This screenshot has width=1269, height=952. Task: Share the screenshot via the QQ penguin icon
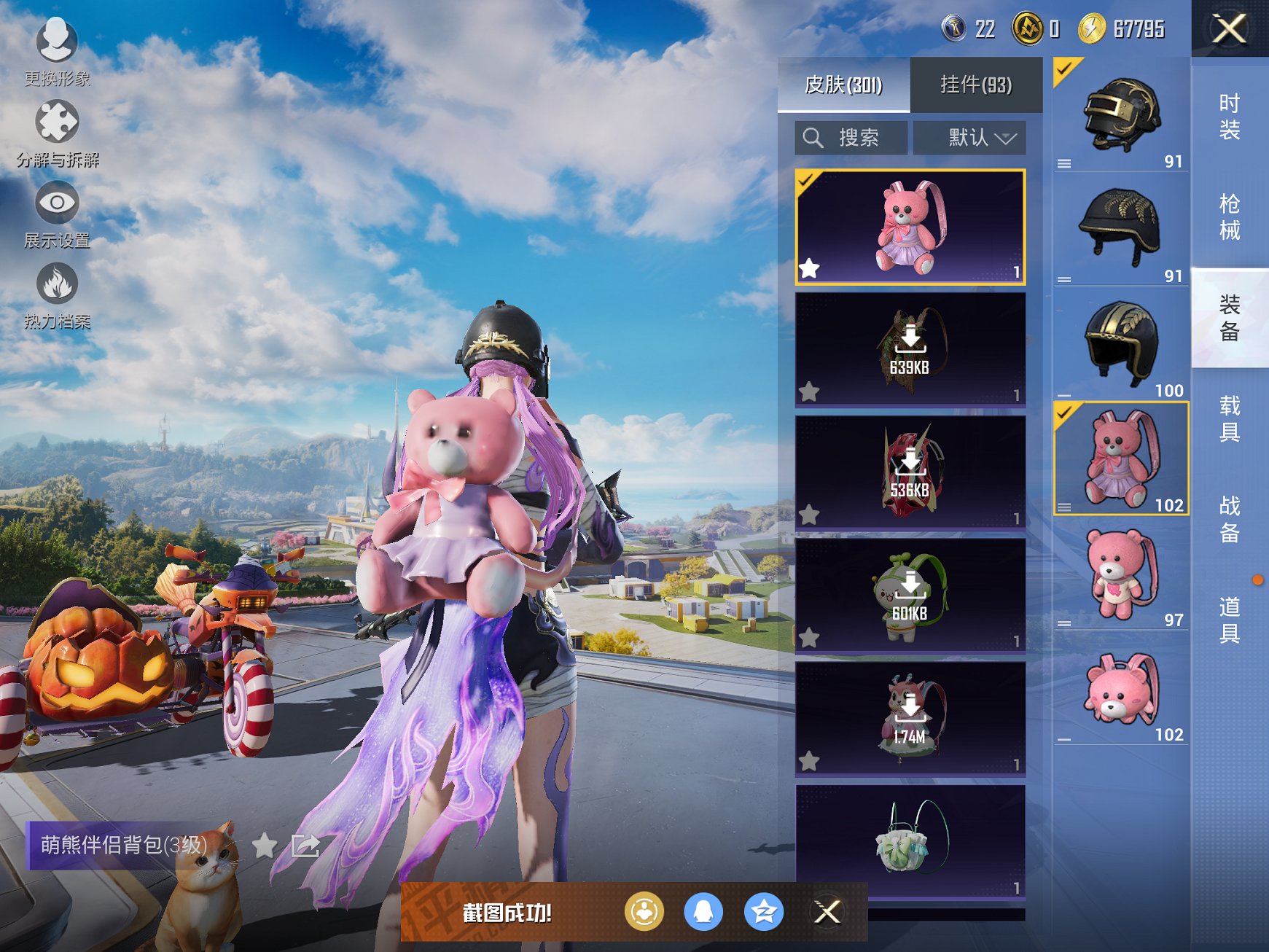(703, 912)
